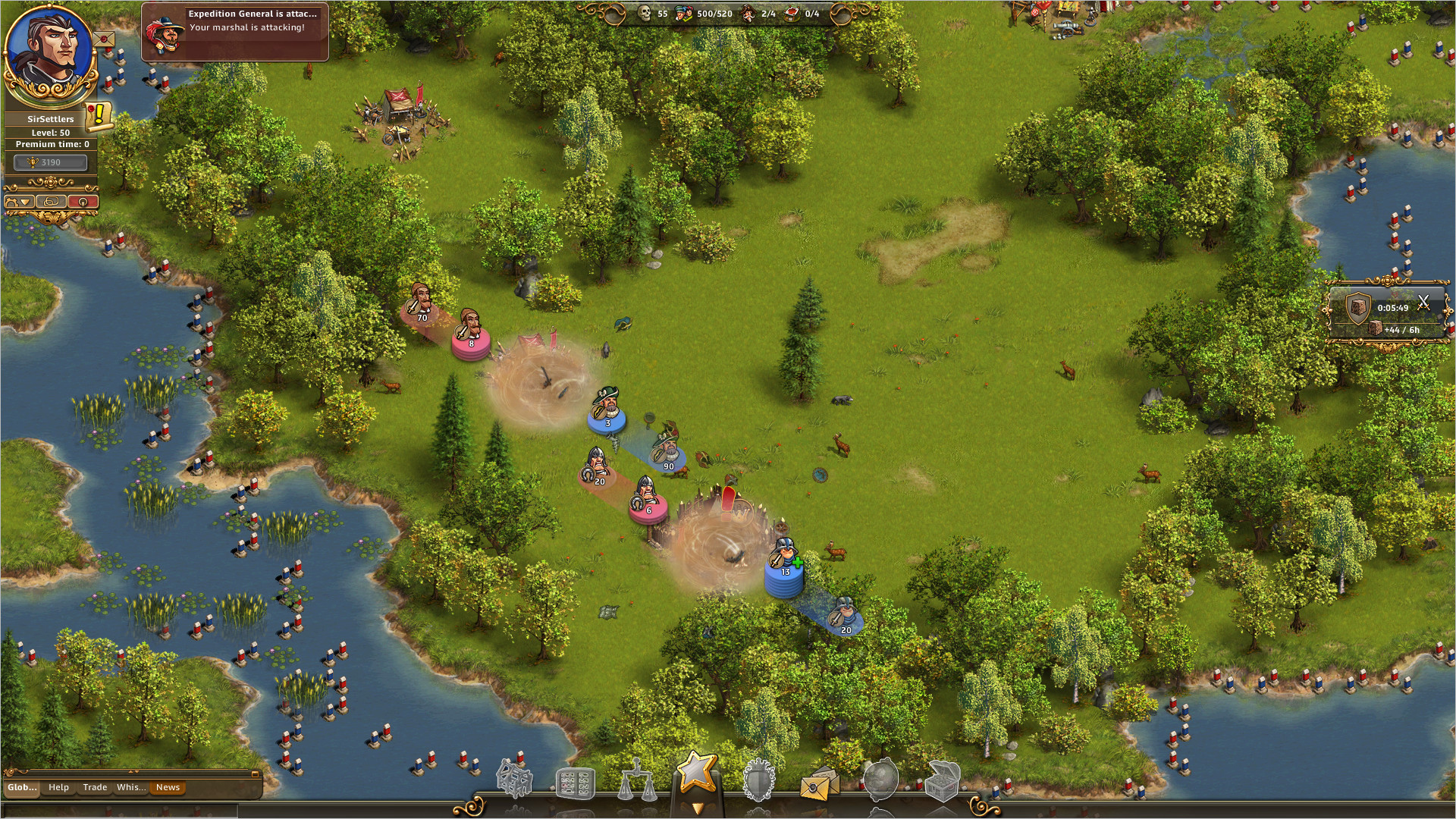Switch to the Trade chat tab

pyautogui.click(x=95, y=787)
